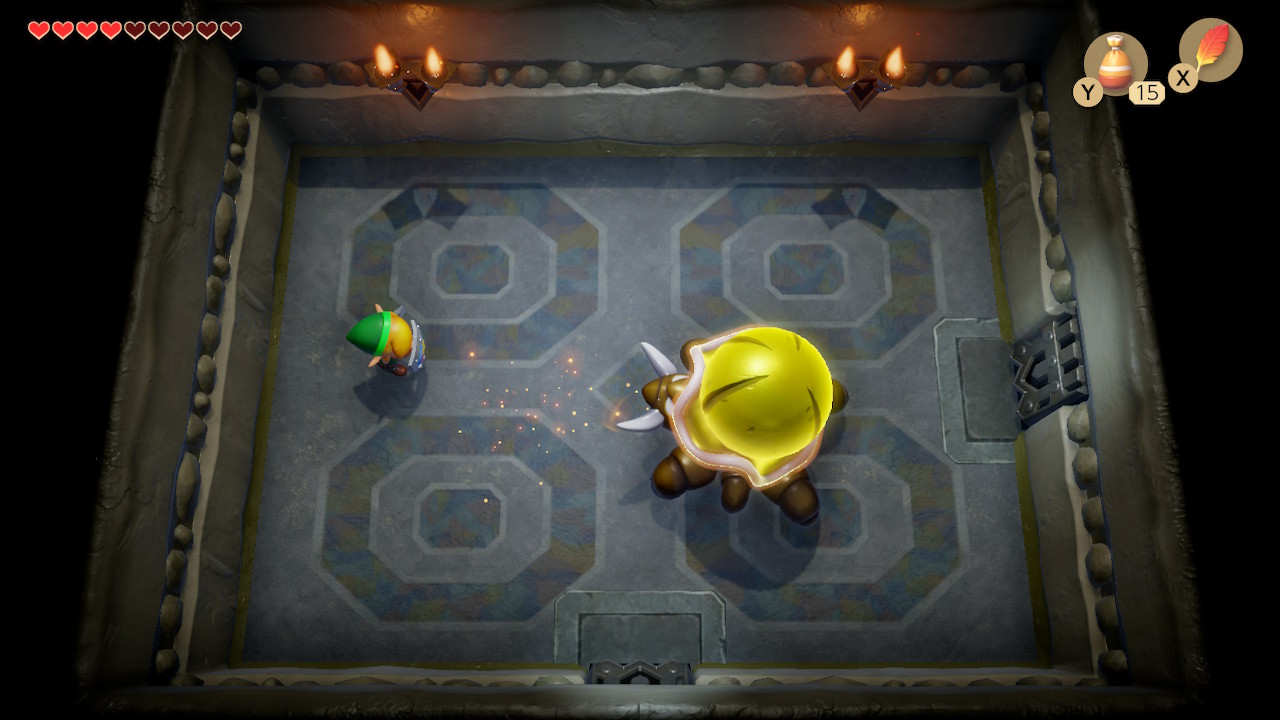Select Link's green cap
Image resolution: width=1280 pixels, height=720 pixels.
point(372,330)
